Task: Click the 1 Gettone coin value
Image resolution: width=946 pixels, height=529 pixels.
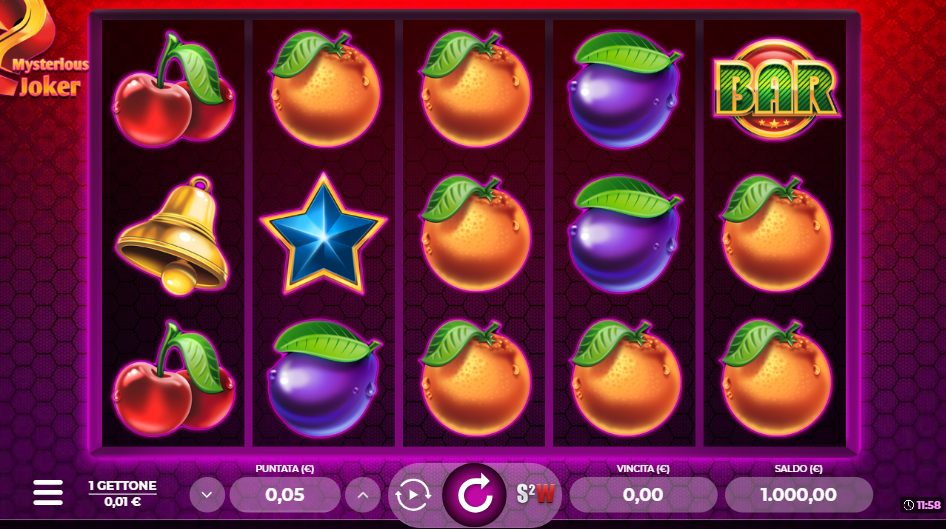Action: pyautogui.click(x=122, y=493)
